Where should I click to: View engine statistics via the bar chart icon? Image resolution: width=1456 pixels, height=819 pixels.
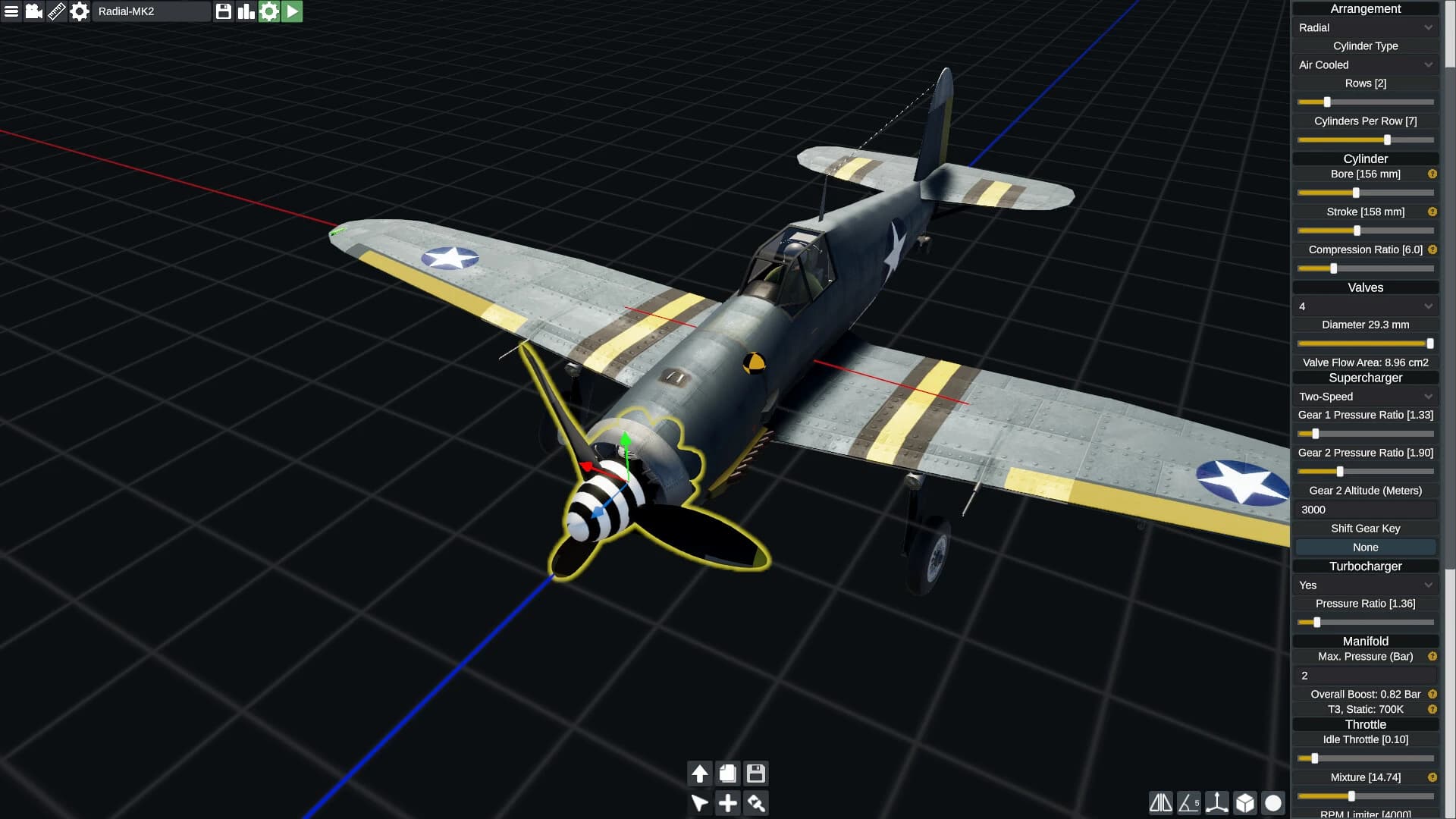coord(245,11)
